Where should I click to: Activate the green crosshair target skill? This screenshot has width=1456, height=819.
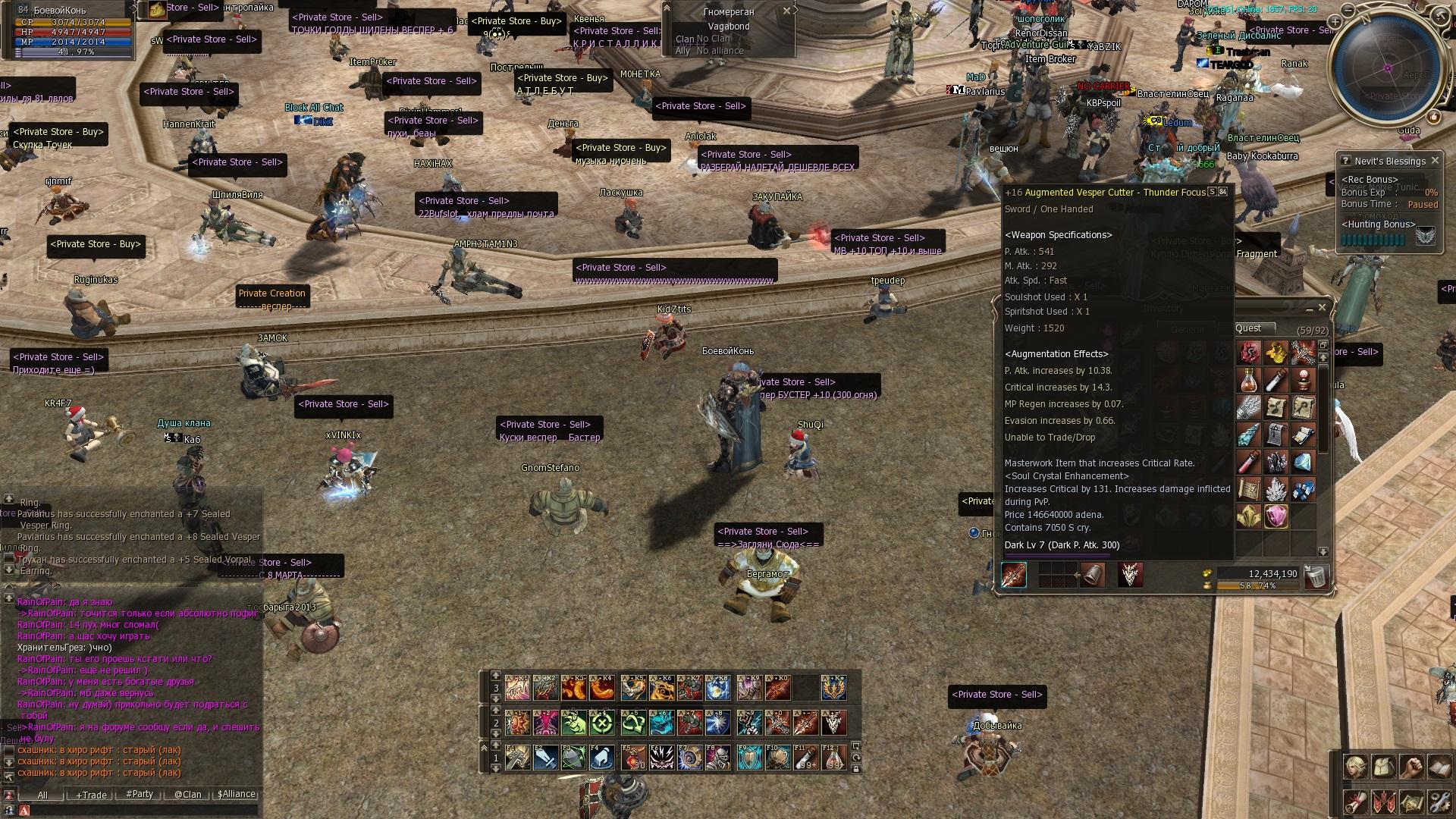[x=603, y=723]
